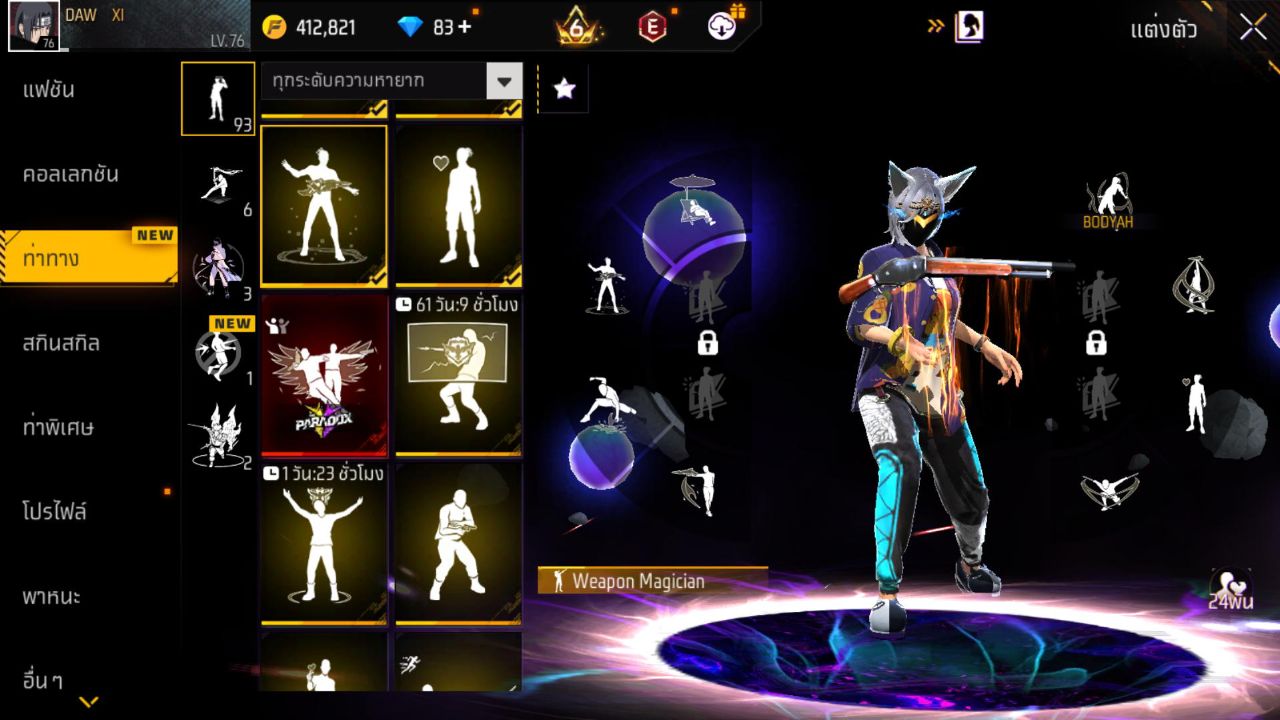Open the แฟชั่น (Fashion) menu
Screen dimensions: 1280x720
tap(50, 90)
